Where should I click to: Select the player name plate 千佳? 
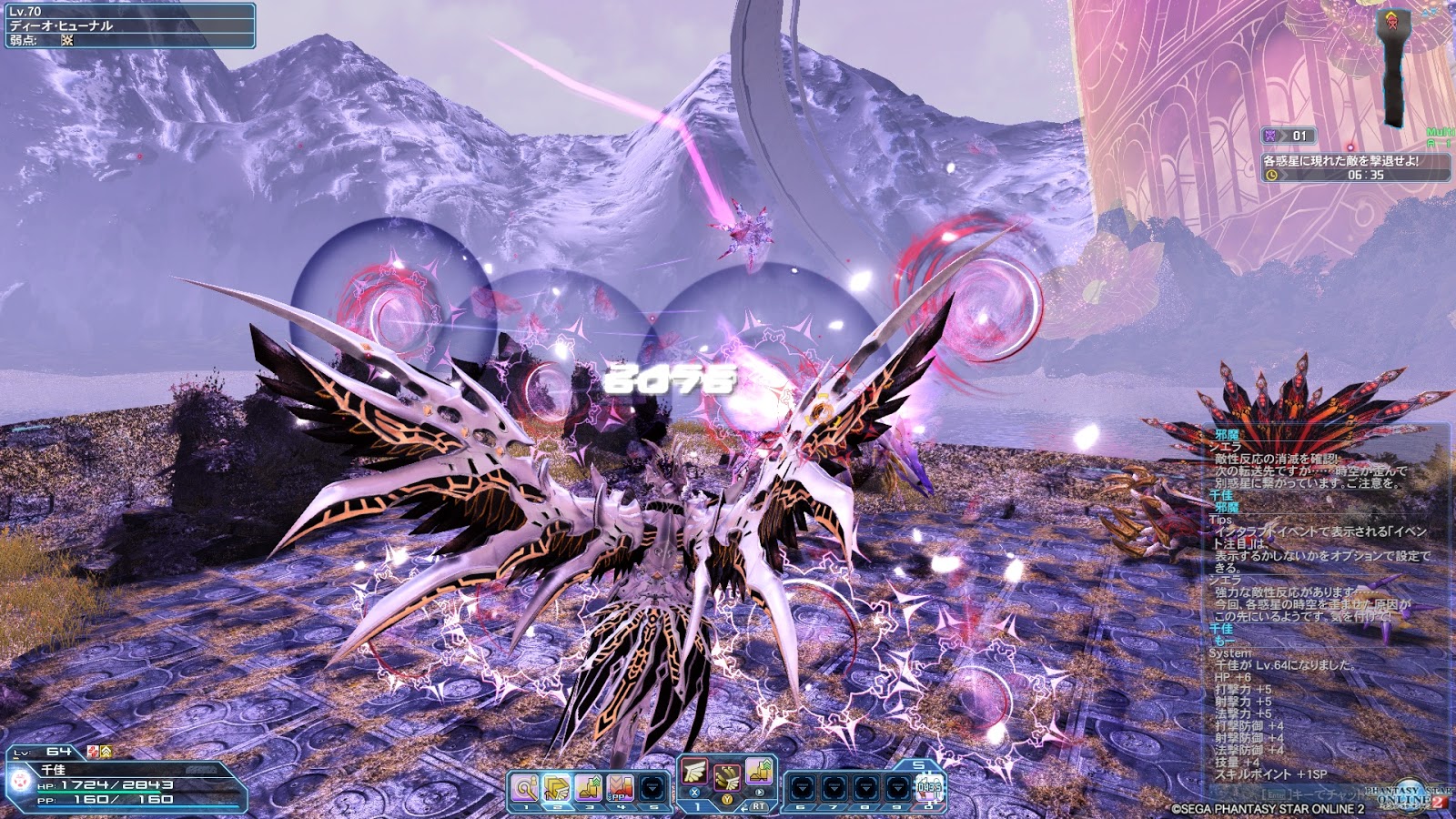[x=53, y=770]
